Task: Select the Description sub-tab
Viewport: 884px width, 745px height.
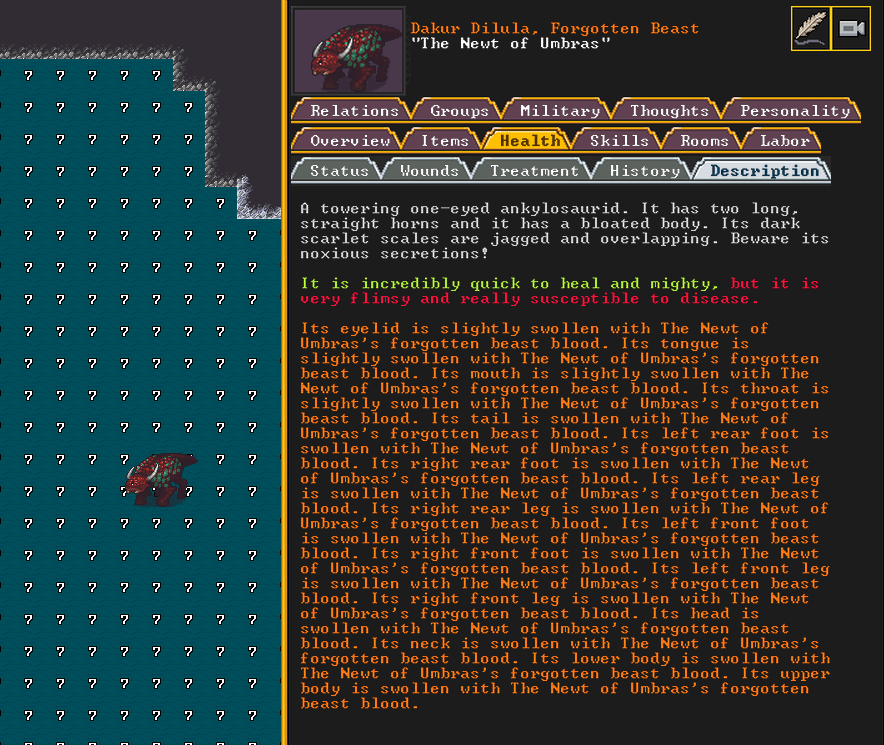Action: tap(764, 171)
